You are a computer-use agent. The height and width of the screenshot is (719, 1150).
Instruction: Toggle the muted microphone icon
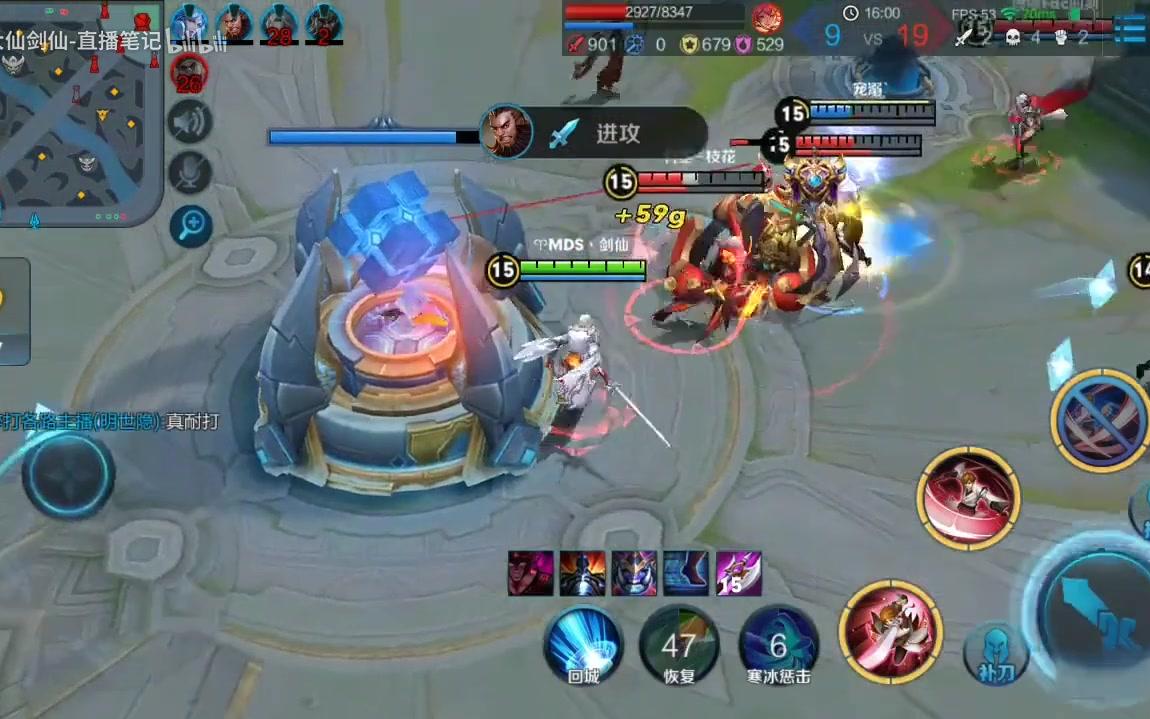[x=190, y=173]
